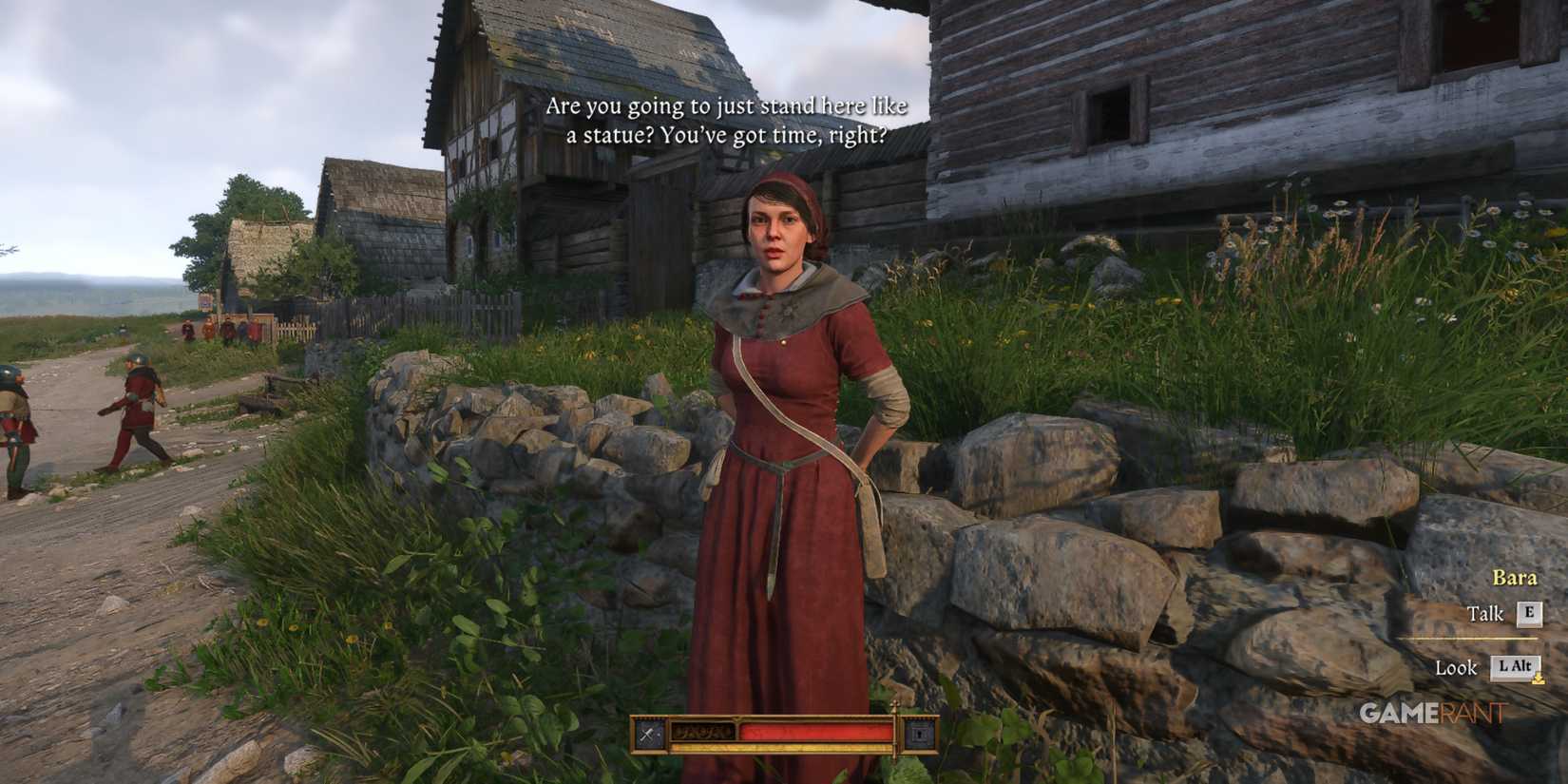Select the crossed swords combat icon
The width and height of the screenshot is (1568, 784).
pyautogui.click(x=647, y=732)
